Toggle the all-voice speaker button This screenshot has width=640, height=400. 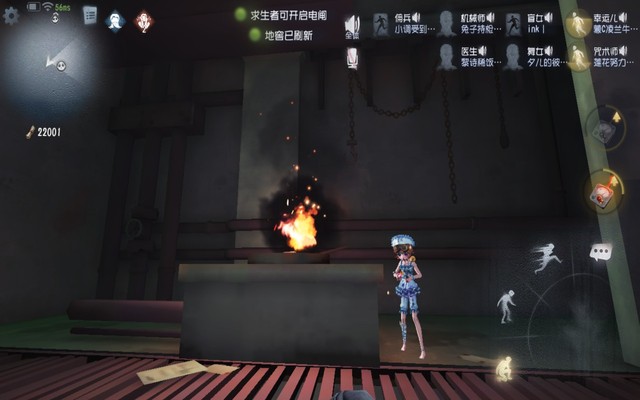pos(352,26)
